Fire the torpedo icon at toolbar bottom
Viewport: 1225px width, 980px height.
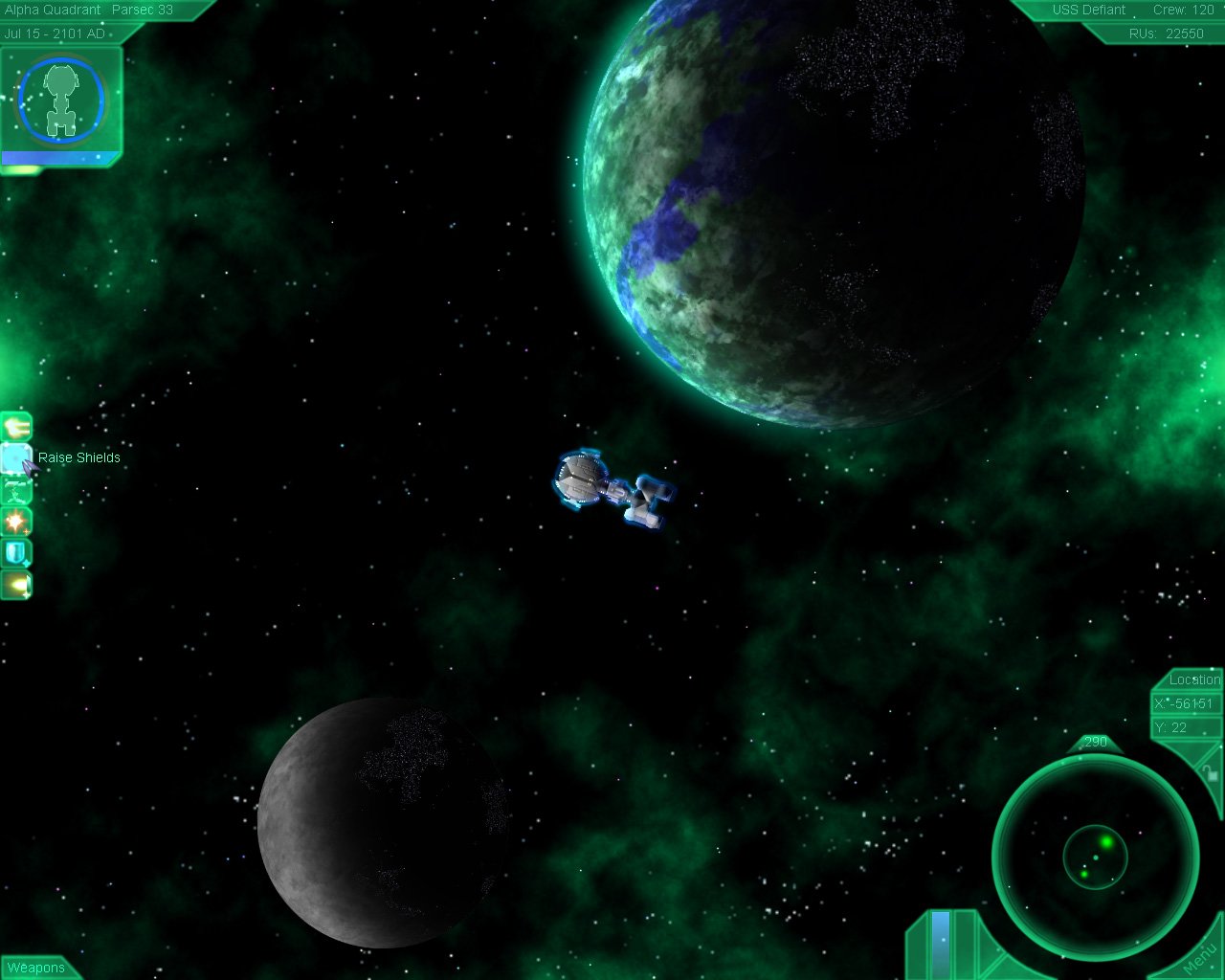tap(17, 584)
